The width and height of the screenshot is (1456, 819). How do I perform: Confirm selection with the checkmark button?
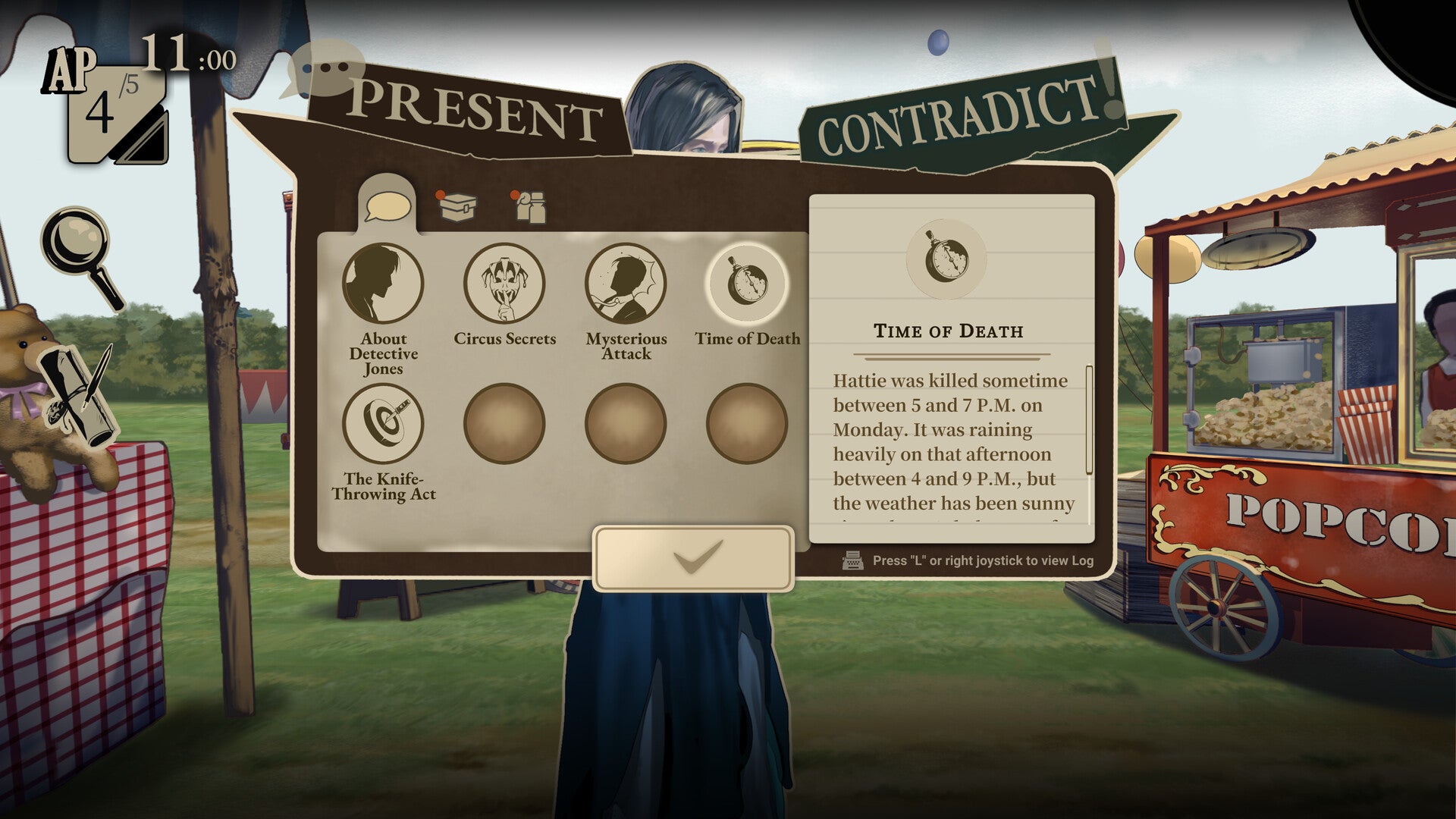[x=693, y=558]
